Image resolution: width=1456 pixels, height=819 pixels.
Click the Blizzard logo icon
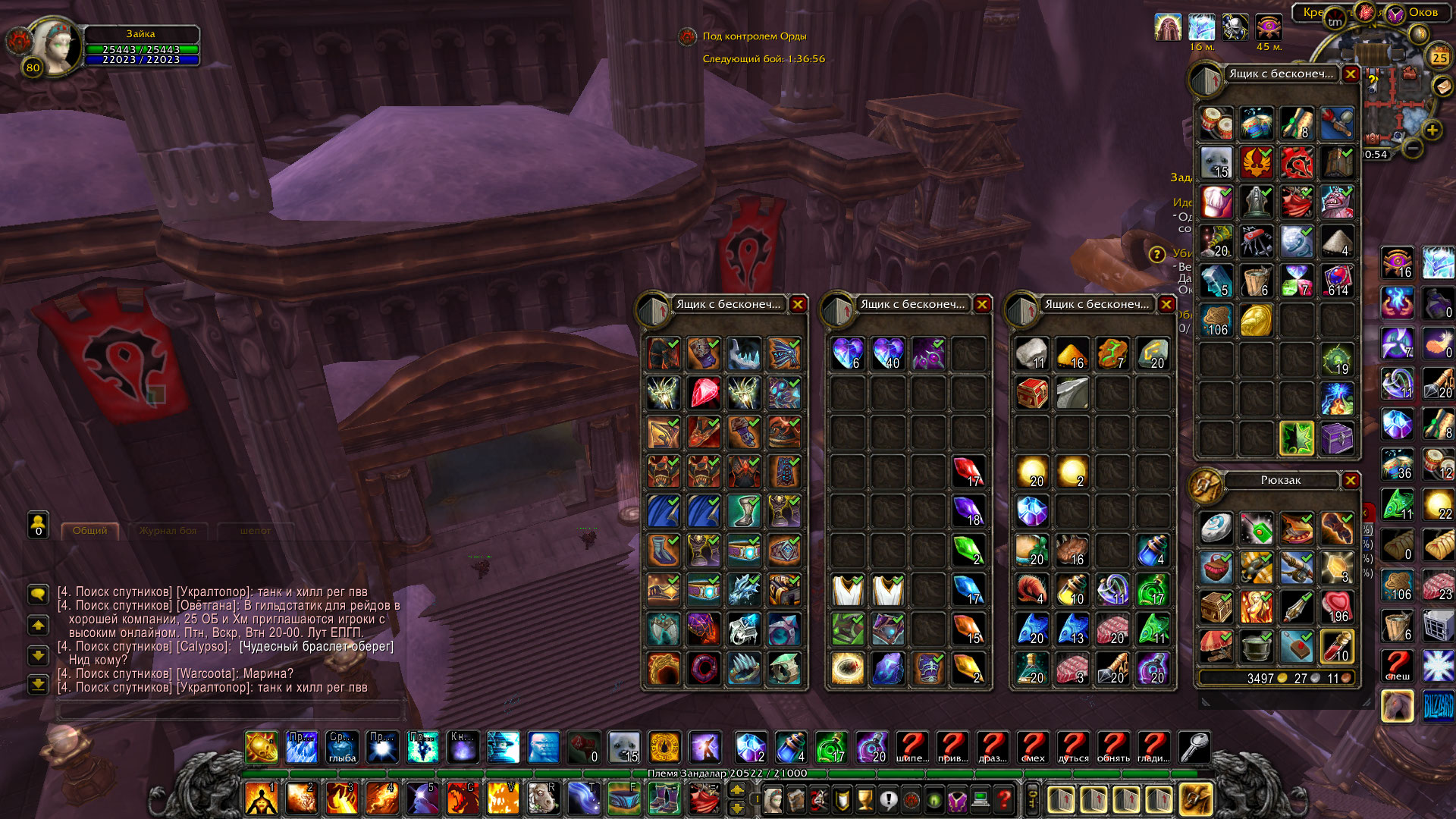[x=1438, y=707]
